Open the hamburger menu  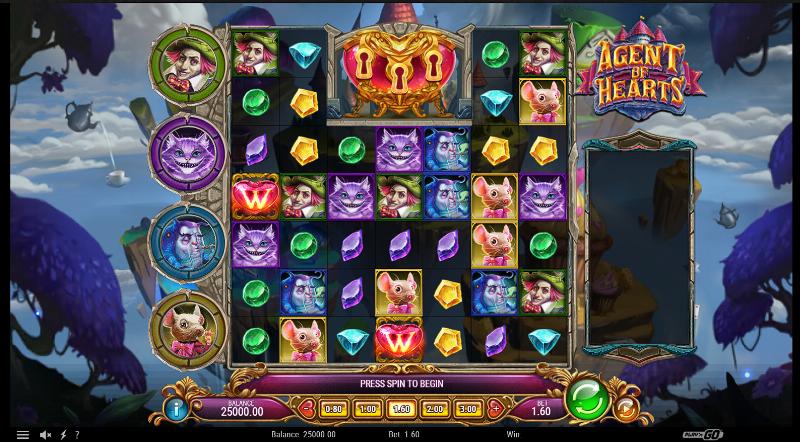(x=22, y=435)
